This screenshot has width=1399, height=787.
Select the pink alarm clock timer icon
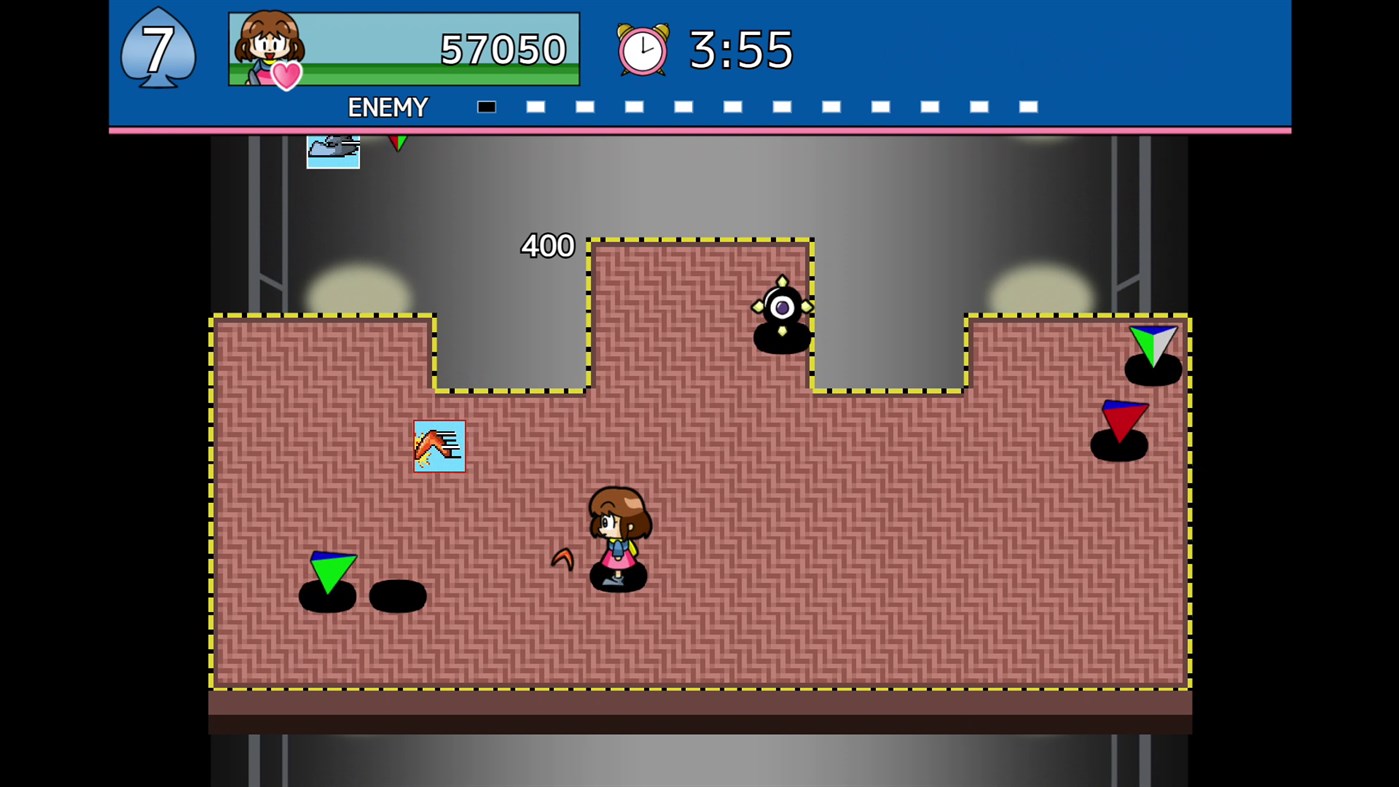tap(643, 50)
